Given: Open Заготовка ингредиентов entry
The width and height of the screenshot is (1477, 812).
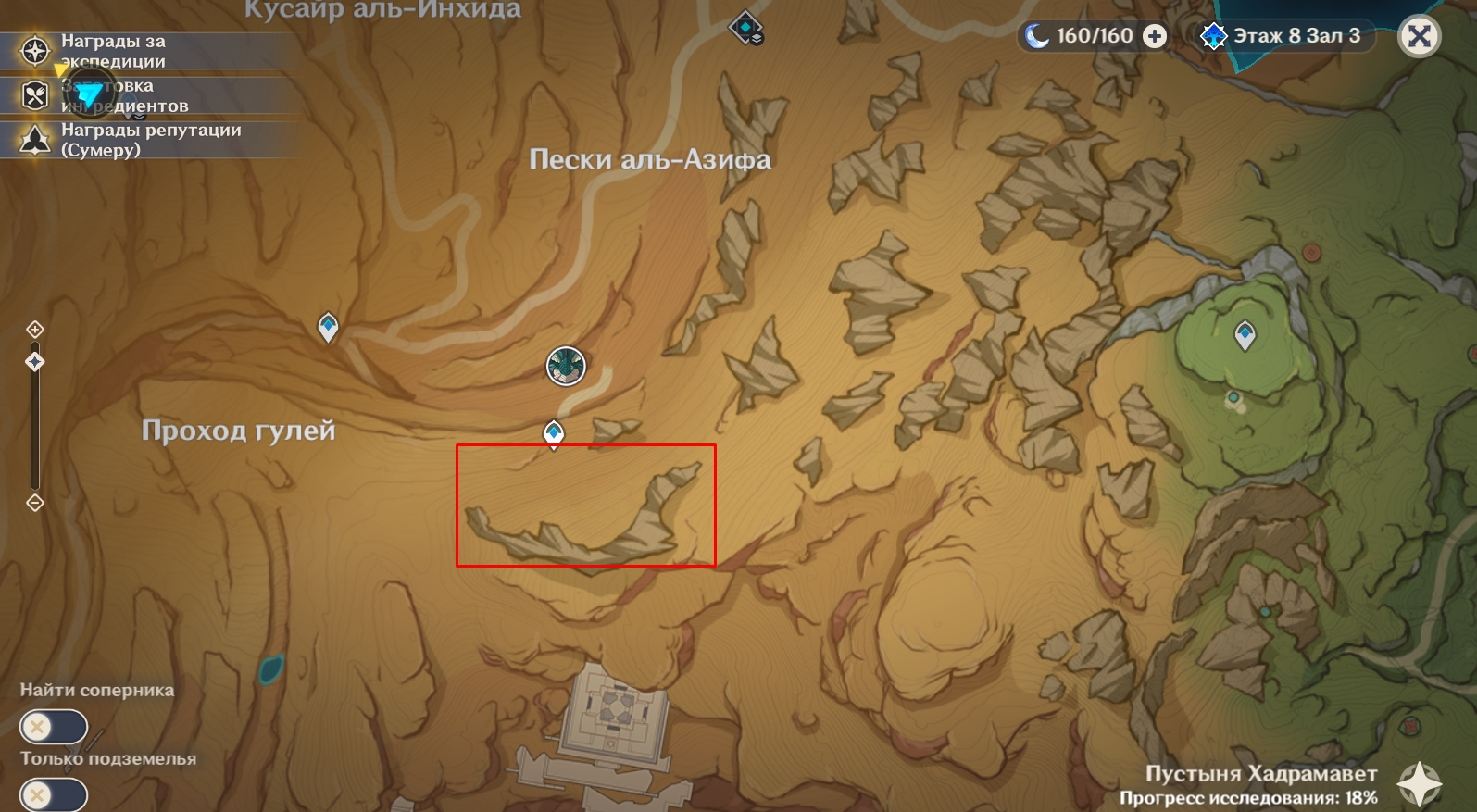Looking at the screenshot, I should pyautogui.click(x=124, y=95).
